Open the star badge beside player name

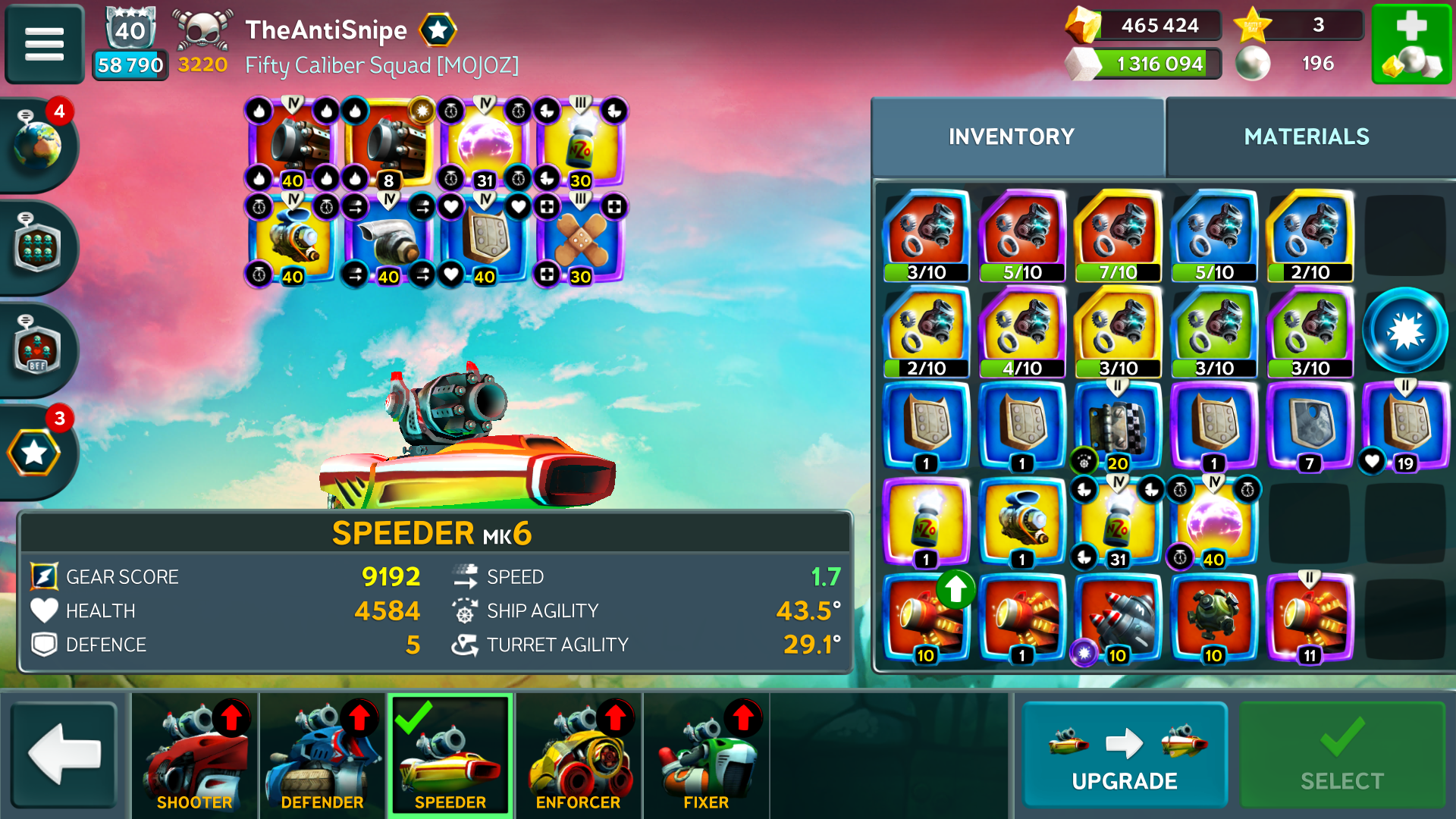438,30
